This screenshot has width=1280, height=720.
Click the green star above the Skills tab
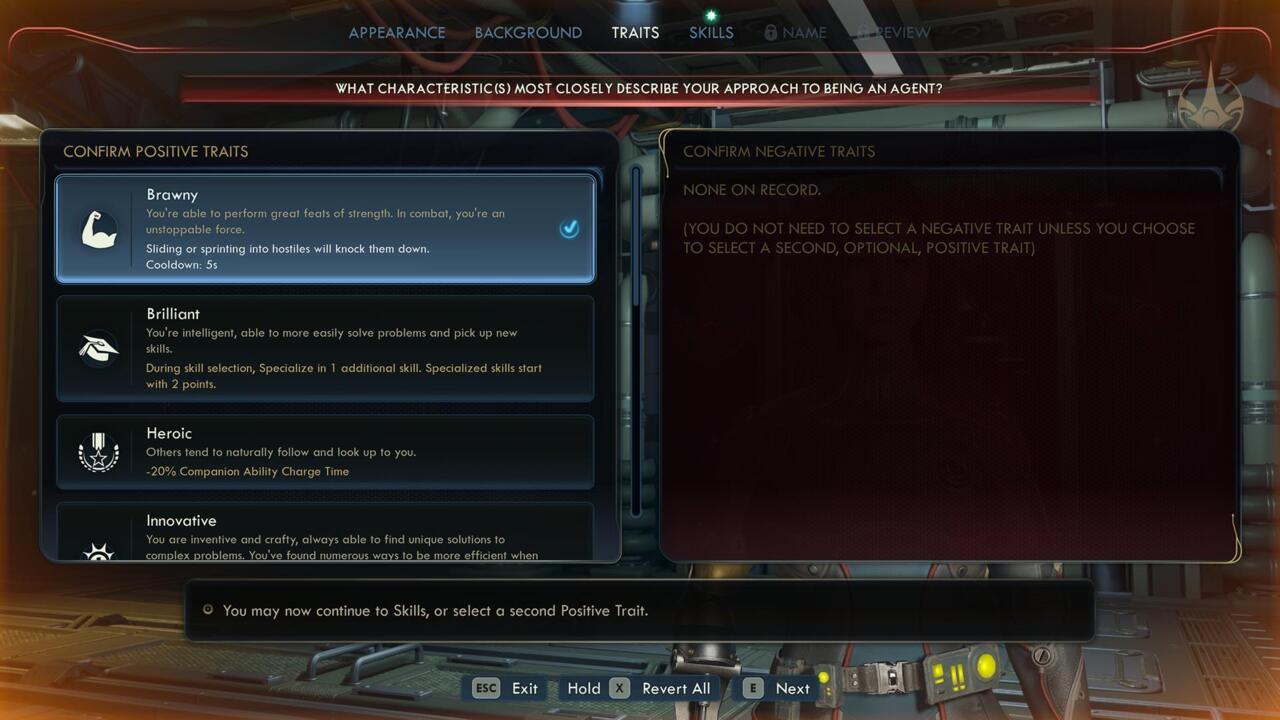(x=710, y=14)
